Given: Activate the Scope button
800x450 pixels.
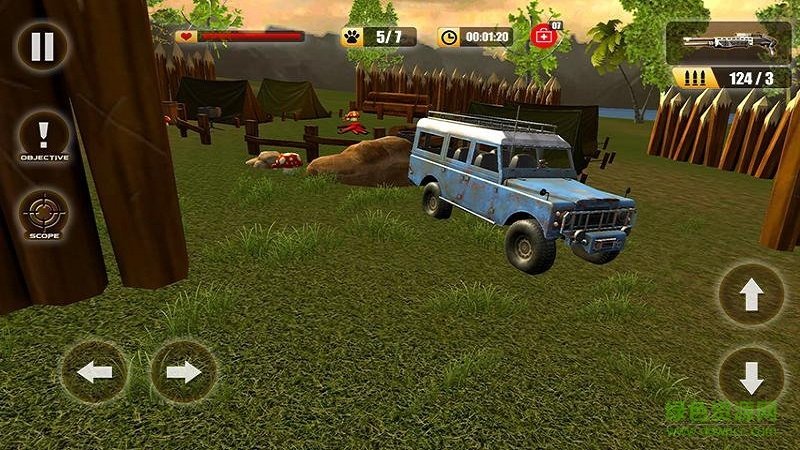Looking at the screenshot, I should pyautogui.click(x=44, y=214).
